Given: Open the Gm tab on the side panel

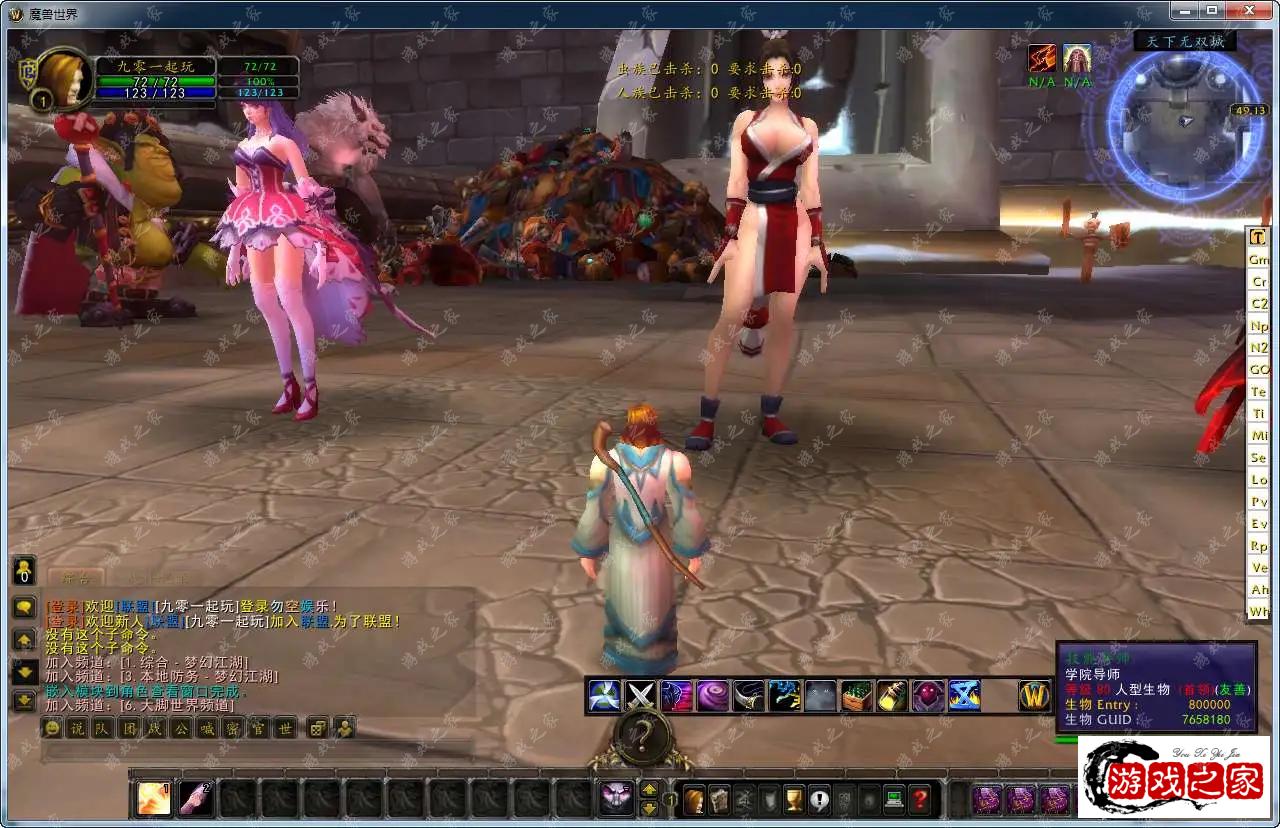Looking at the screenshot, I should tap(1258, 260).
